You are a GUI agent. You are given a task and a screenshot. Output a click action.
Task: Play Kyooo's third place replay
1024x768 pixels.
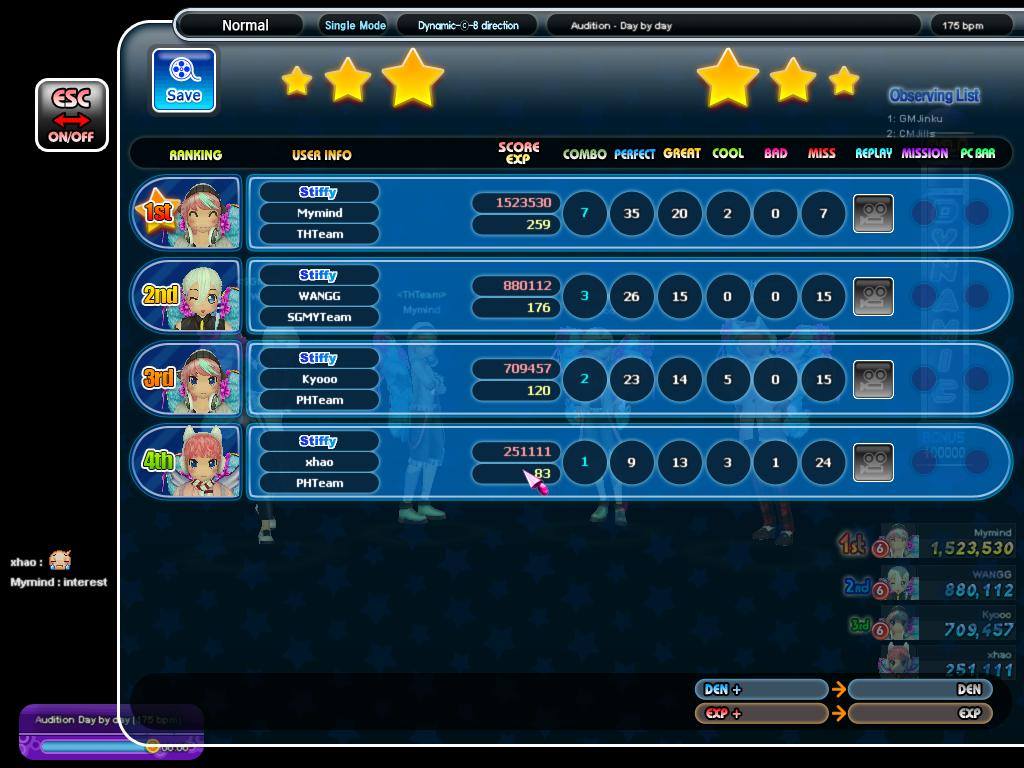[x=873, y=379]
